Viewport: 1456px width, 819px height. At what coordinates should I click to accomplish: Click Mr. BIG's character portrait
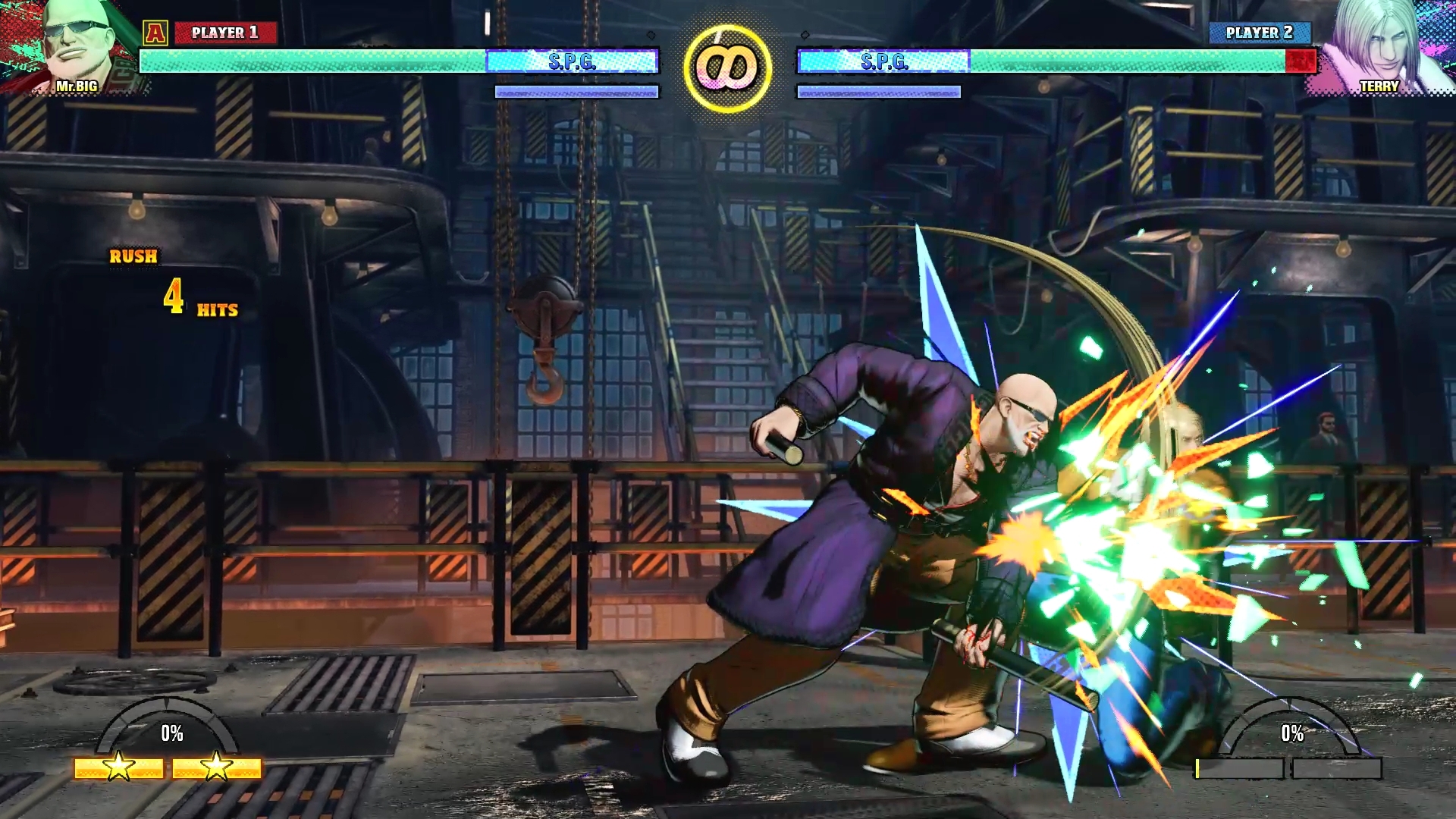[72, 47]
